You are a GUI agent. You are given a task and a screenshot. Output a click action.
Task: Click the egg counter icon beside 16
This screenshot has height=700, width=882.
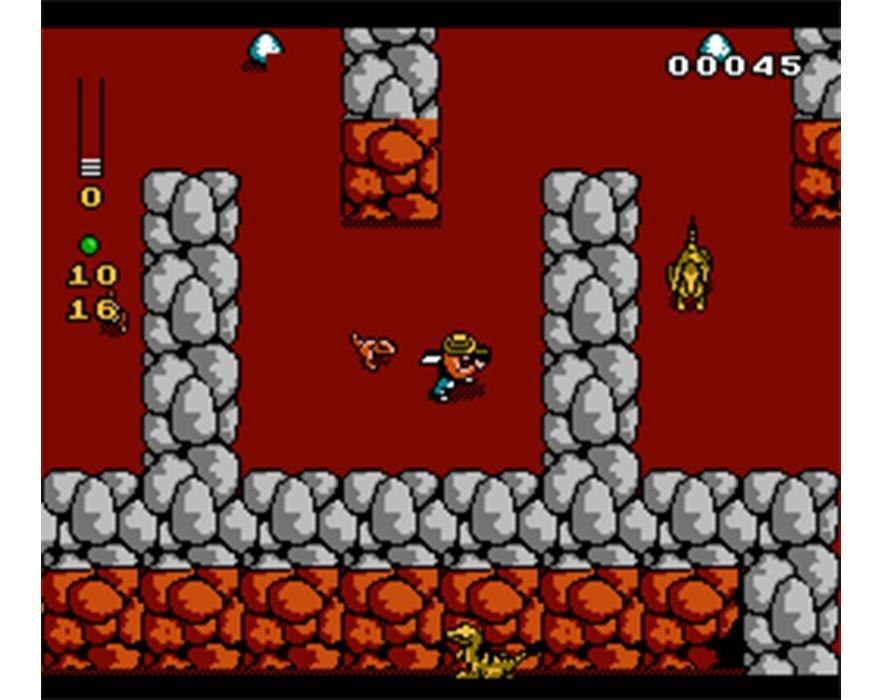117,318
